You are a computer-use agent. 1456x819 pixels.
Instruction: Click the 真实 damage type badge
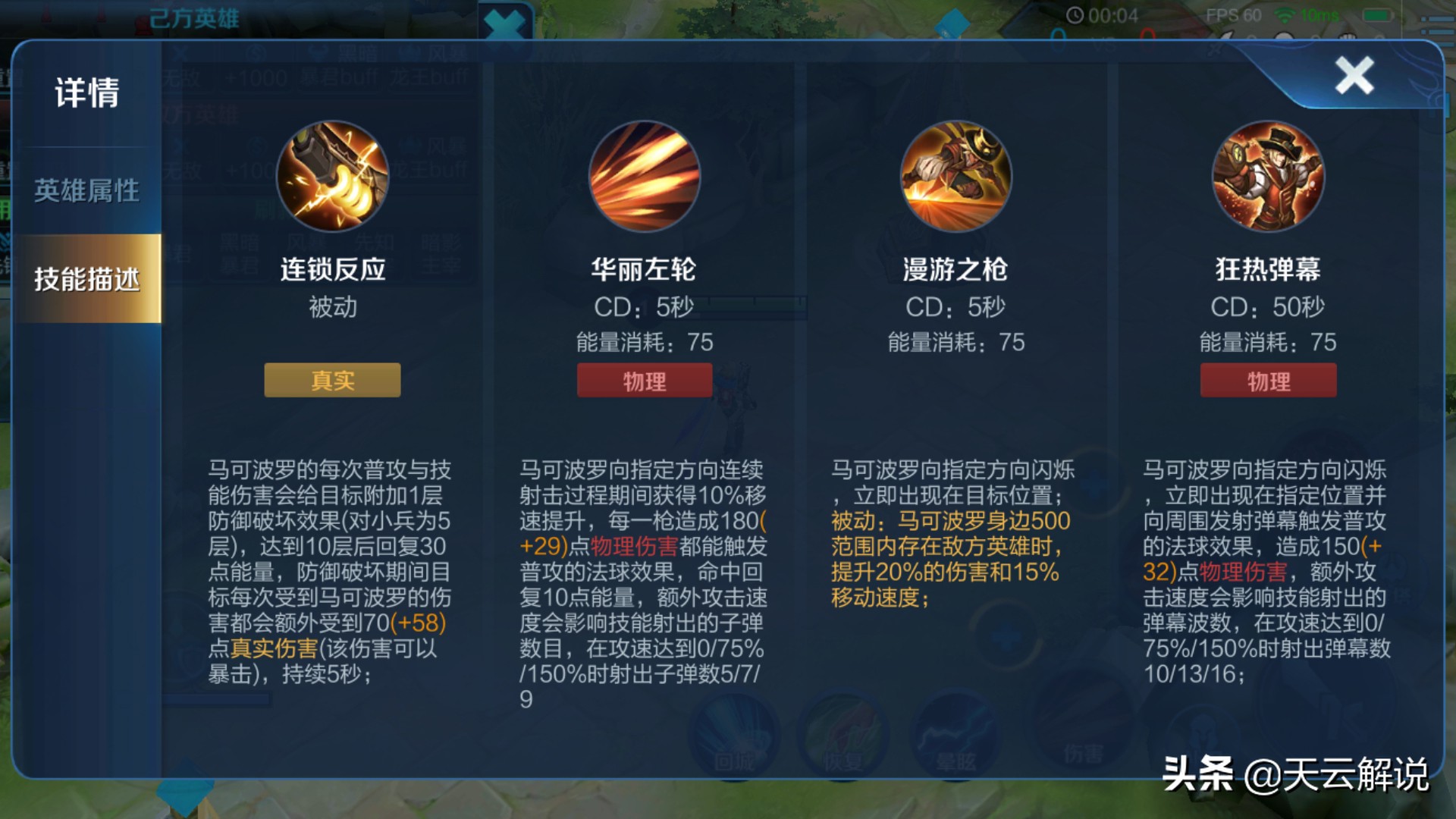click(x=331, y=380)
